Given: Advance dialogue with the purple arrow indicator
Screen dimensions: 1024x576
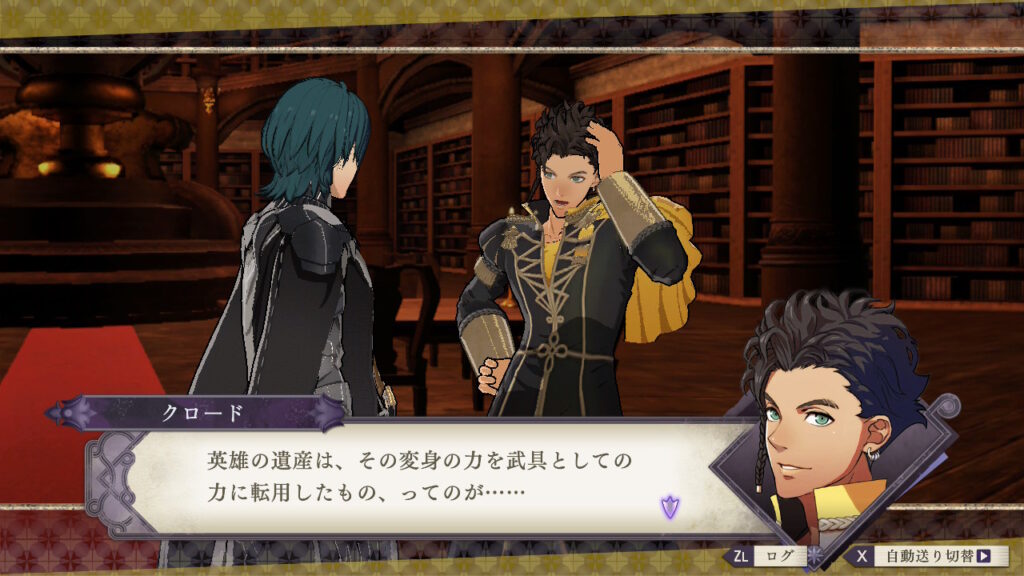Looking at the screenshot, I should pyautogui.click(x=668, y=506).
